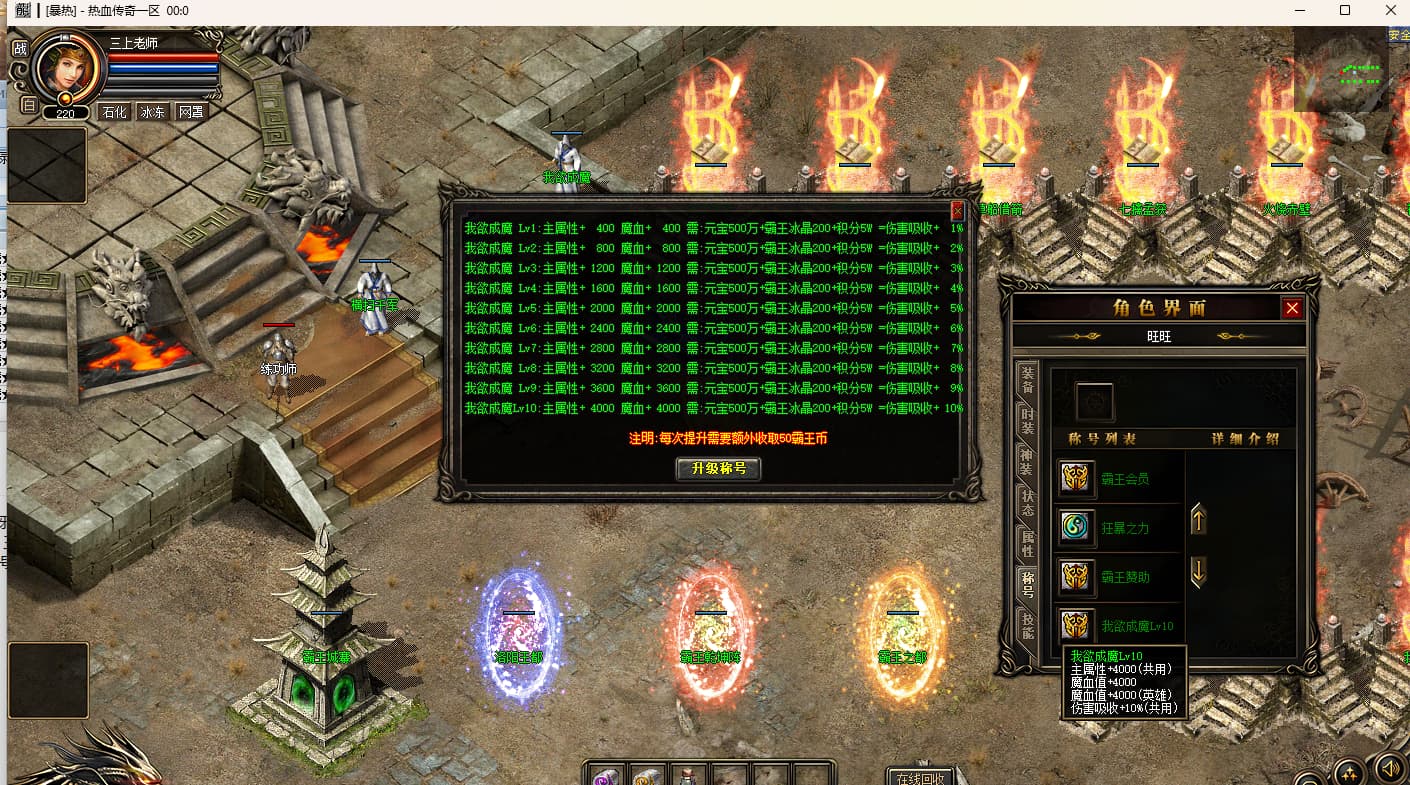Close the 角色界面 character panel
This screenshot has height=785, width=1410.
pyautogui.click(x=1292, y=308)
